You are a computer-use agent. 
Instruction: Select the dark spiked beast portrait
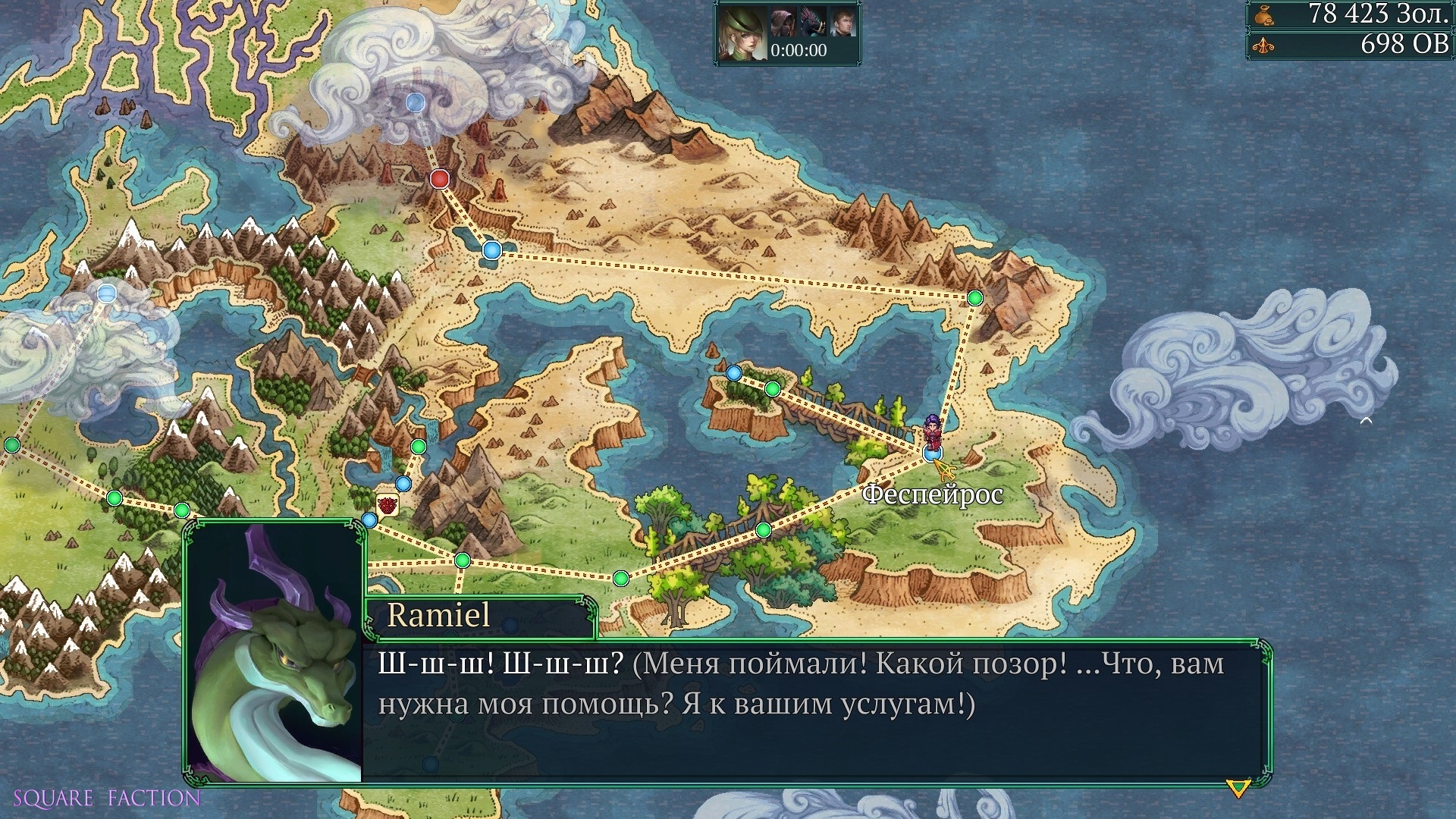pos(812,22)
